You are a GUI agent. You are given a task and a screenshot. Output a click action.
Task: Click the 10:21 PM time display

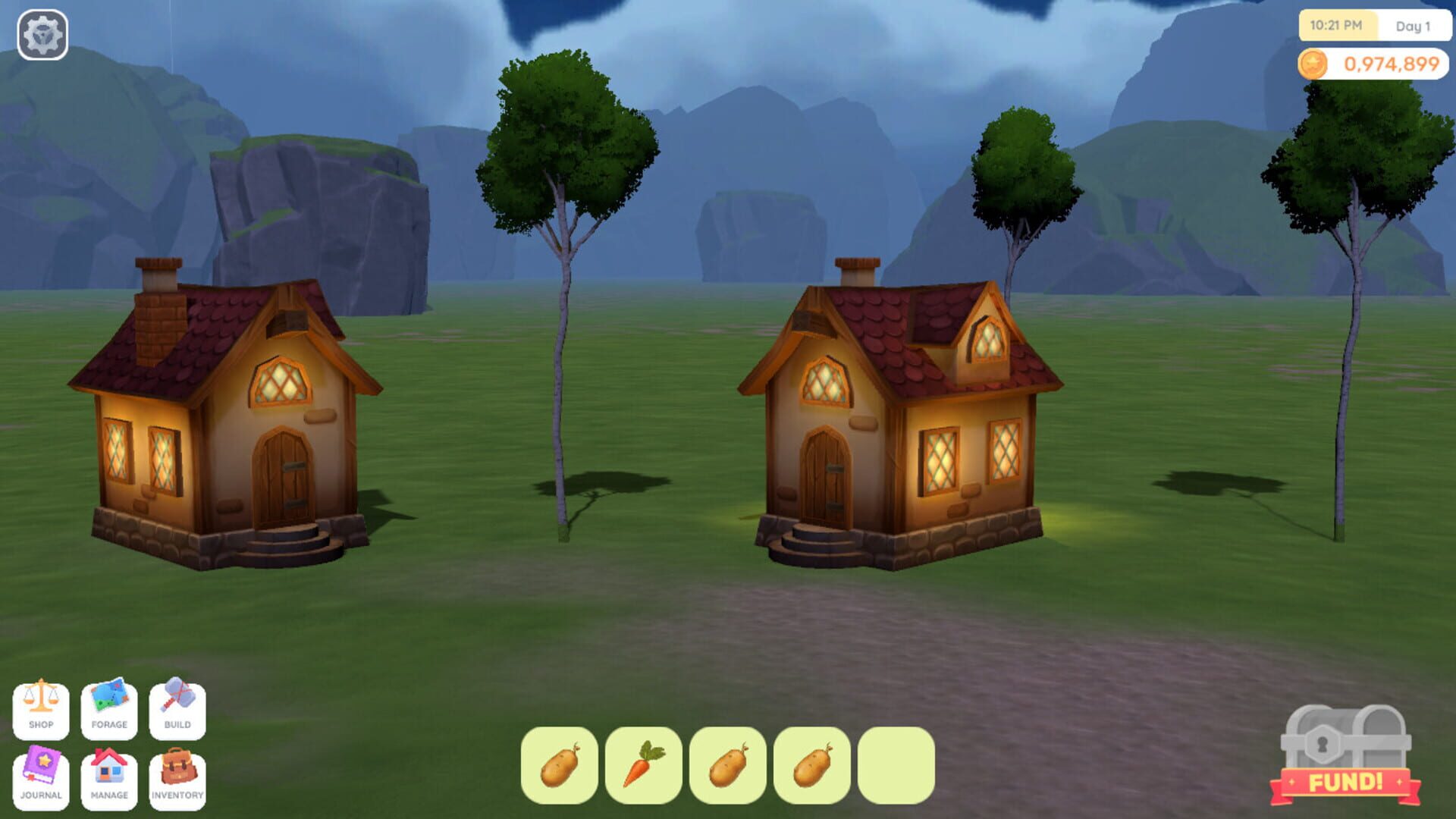[1338, 25]
